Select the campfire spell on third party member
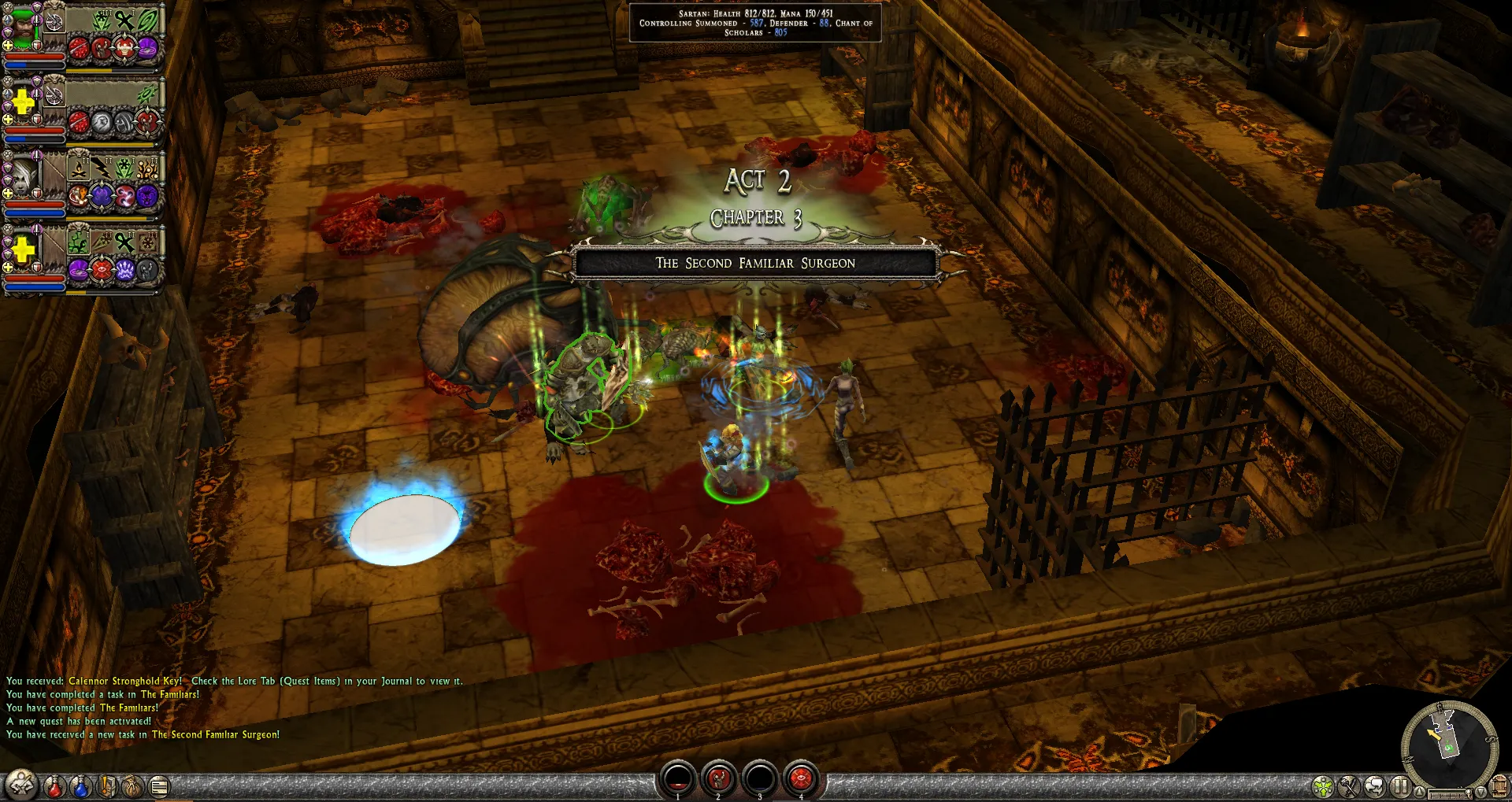The width and height of the screenshot is (1512, 802). (x=79, y=168)
